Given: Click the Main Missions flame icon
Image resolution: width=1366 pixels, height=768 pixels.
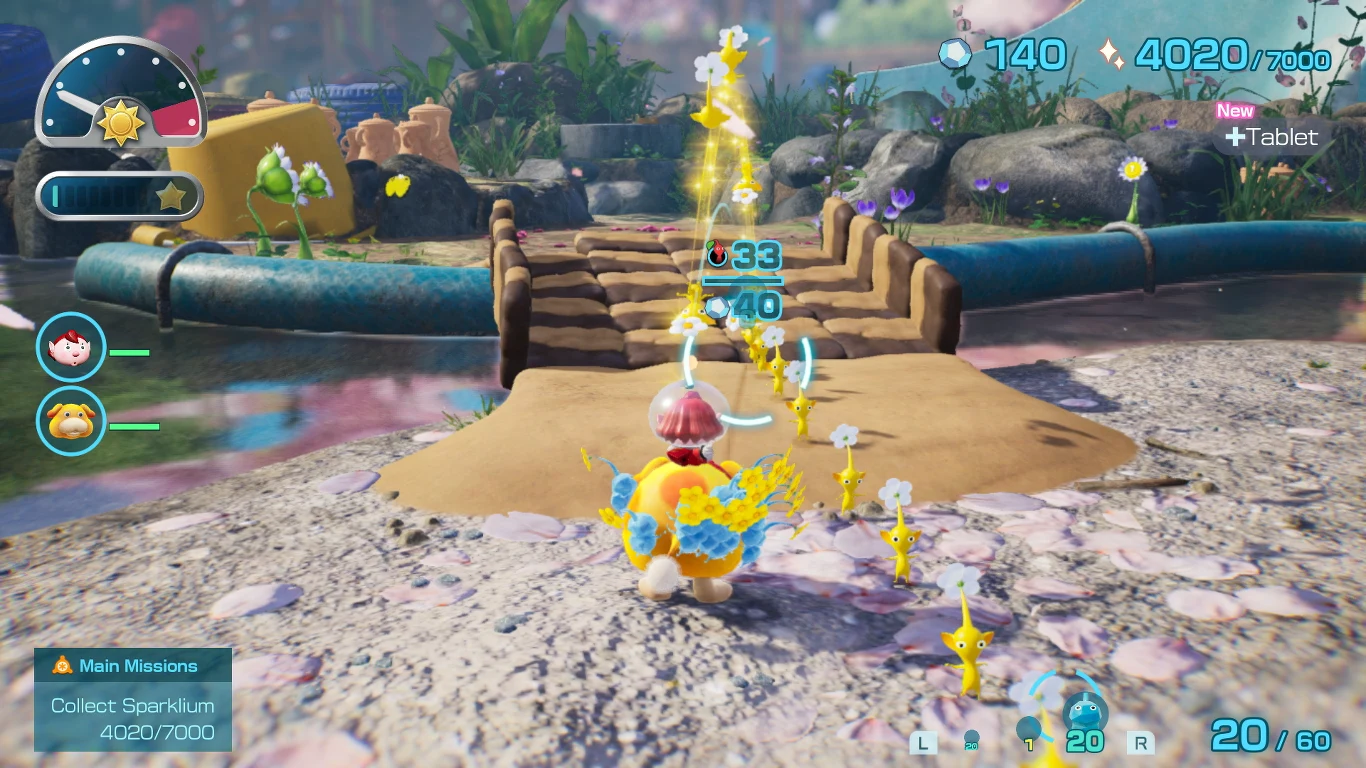Looking at the screenshot, I should (60, 665).
